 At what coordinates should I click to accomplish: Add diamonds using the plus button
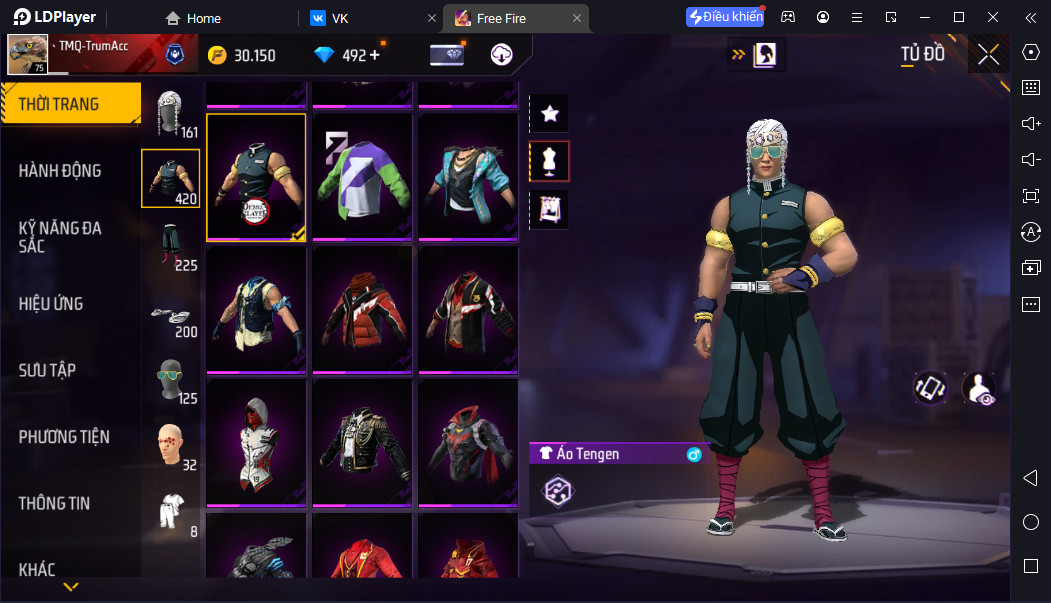pos(375,55)
